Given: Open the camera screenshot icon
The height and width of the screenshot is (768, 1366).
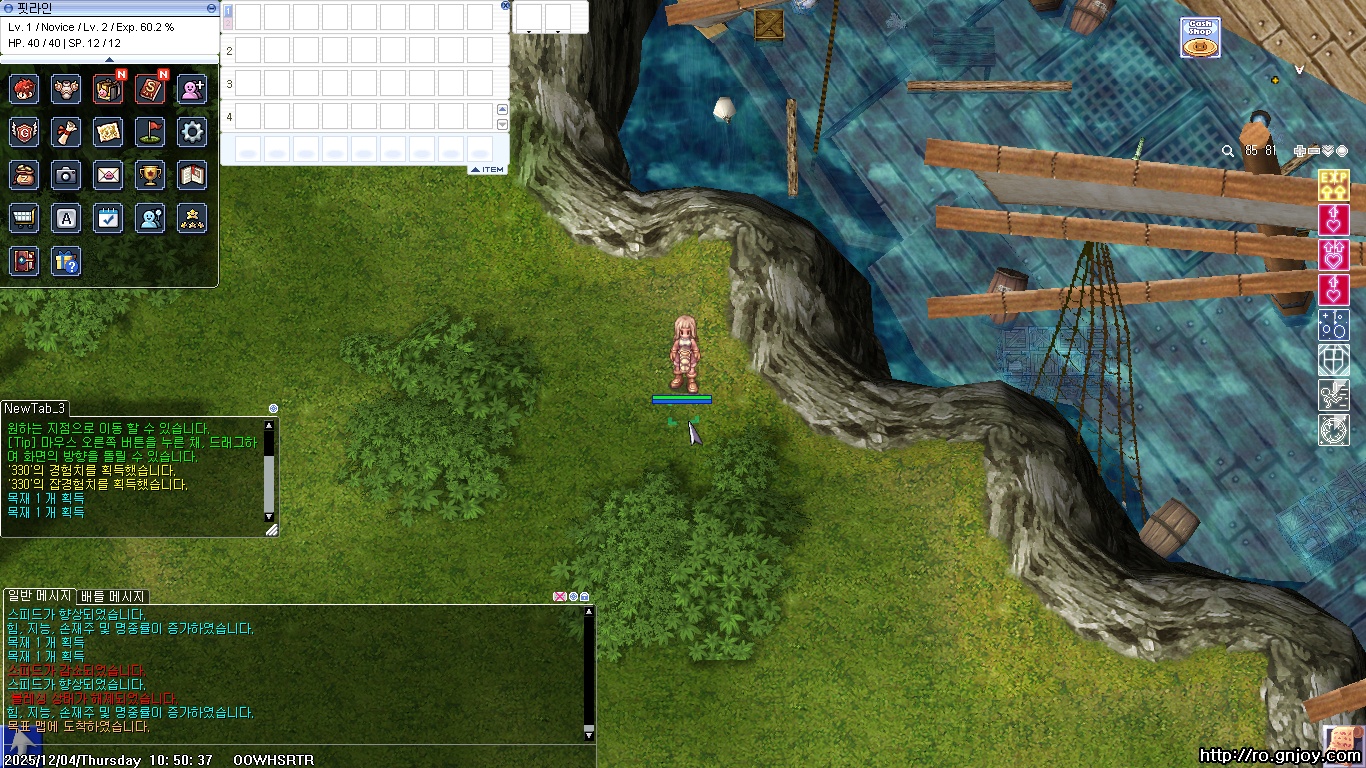Looking at the screenshot, I should [x=66, y=175].
